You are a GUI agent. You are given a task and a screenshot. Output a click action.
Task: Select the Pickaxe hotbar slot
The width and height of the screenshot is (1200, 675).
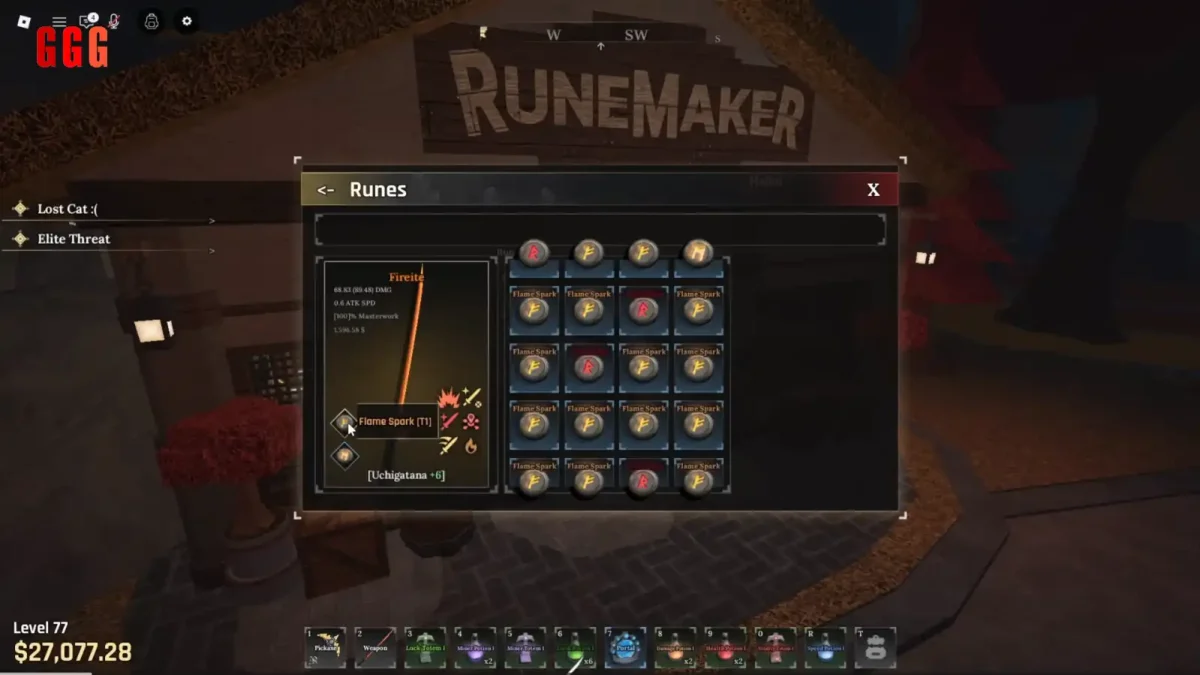326,647
